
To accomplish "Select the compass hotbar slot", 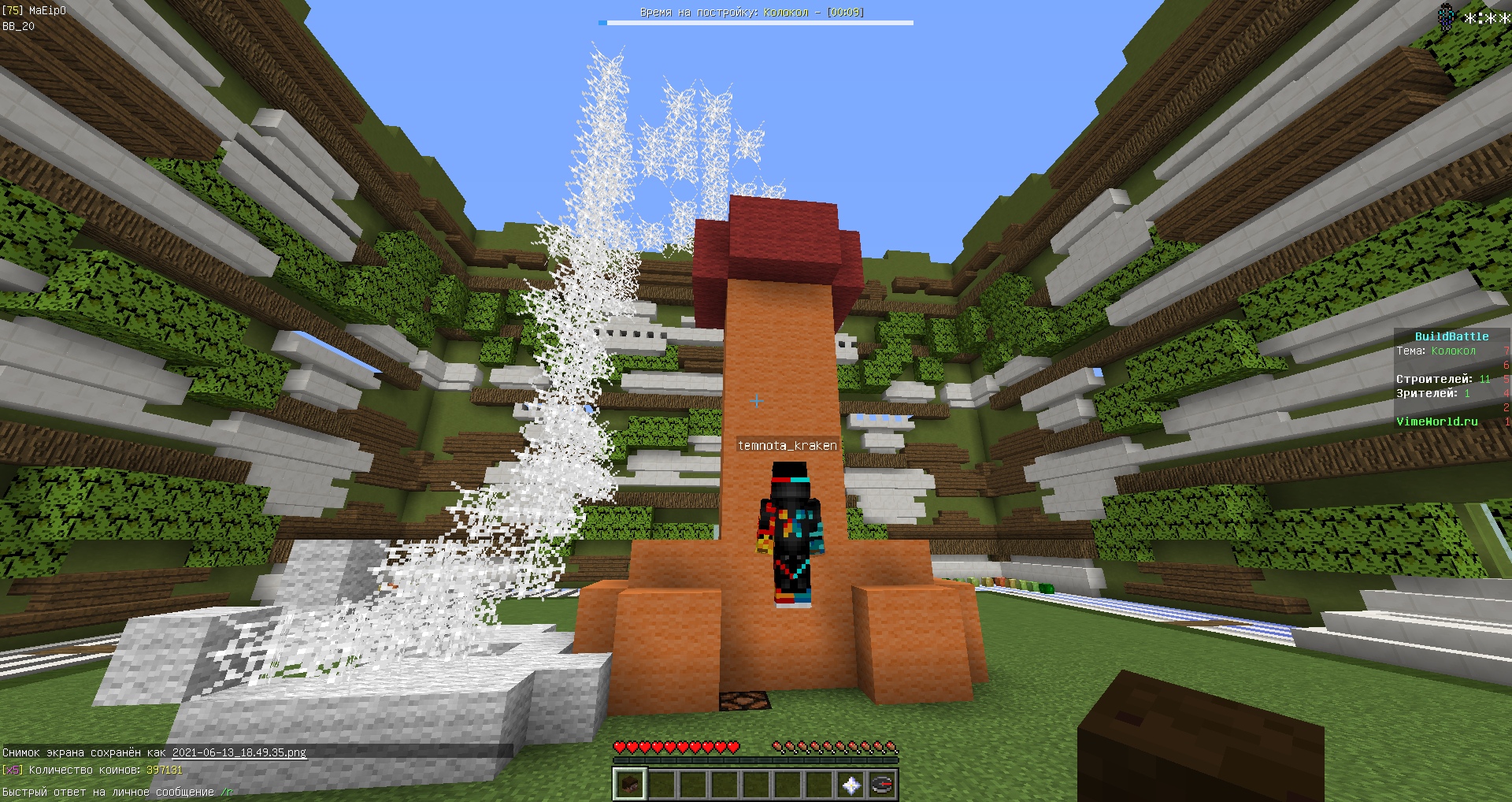I will (x=882, y=785).
